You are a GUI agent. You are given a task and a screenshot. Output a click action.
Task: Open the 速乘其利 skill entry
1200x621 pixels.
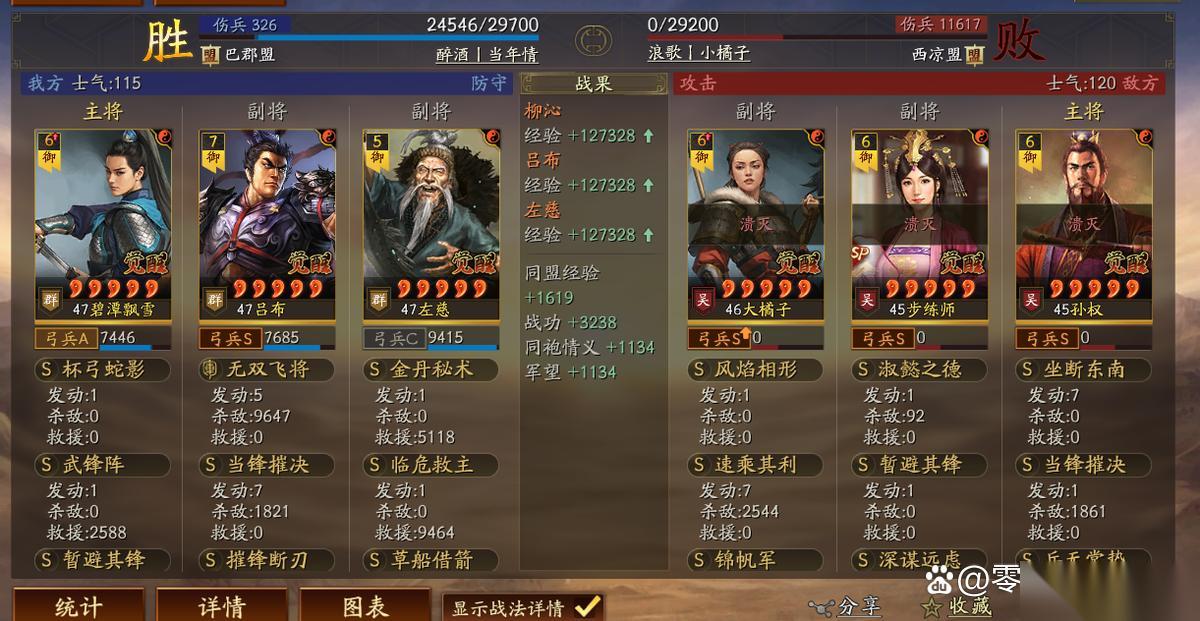point(755,465)
